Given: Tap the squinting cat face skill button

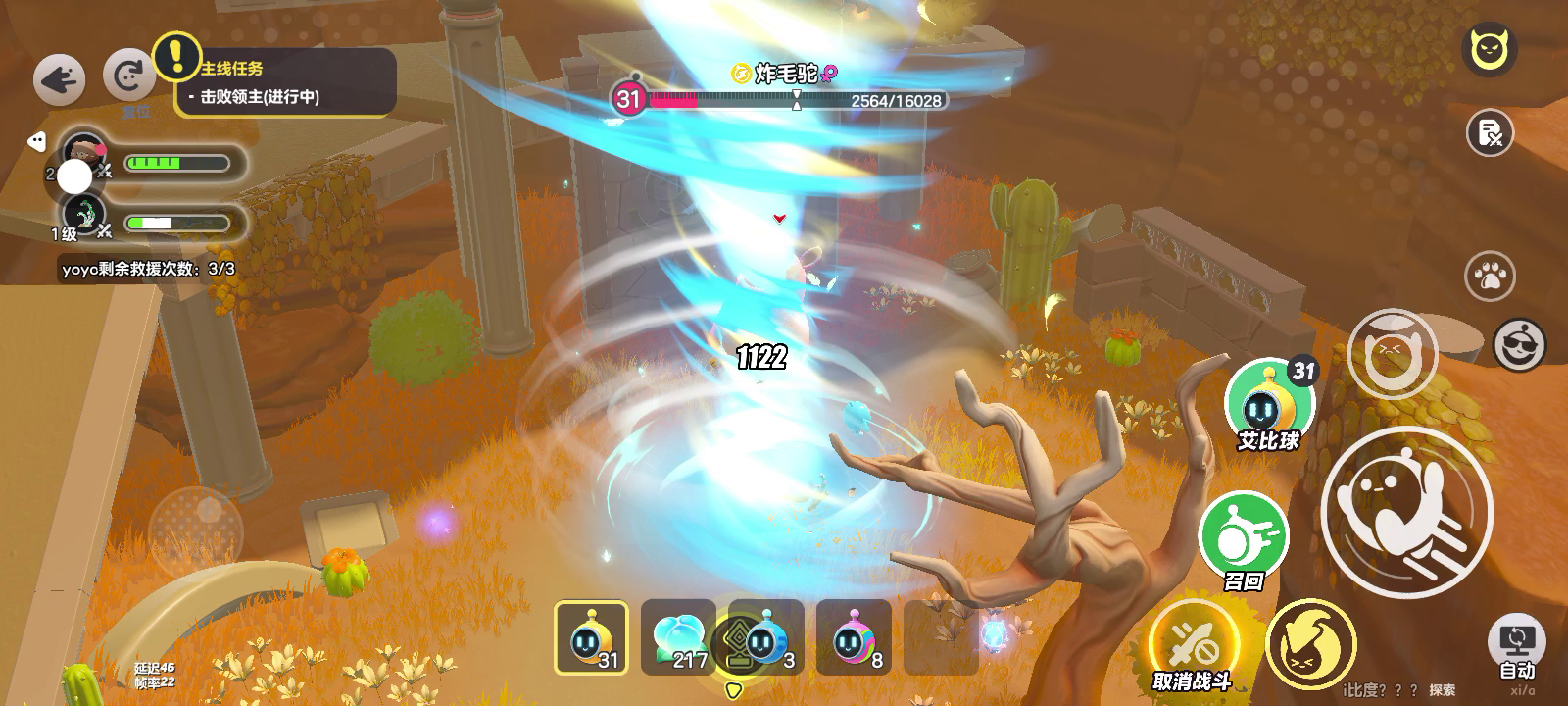Looking at the screenshot, I should (1392, 353).
